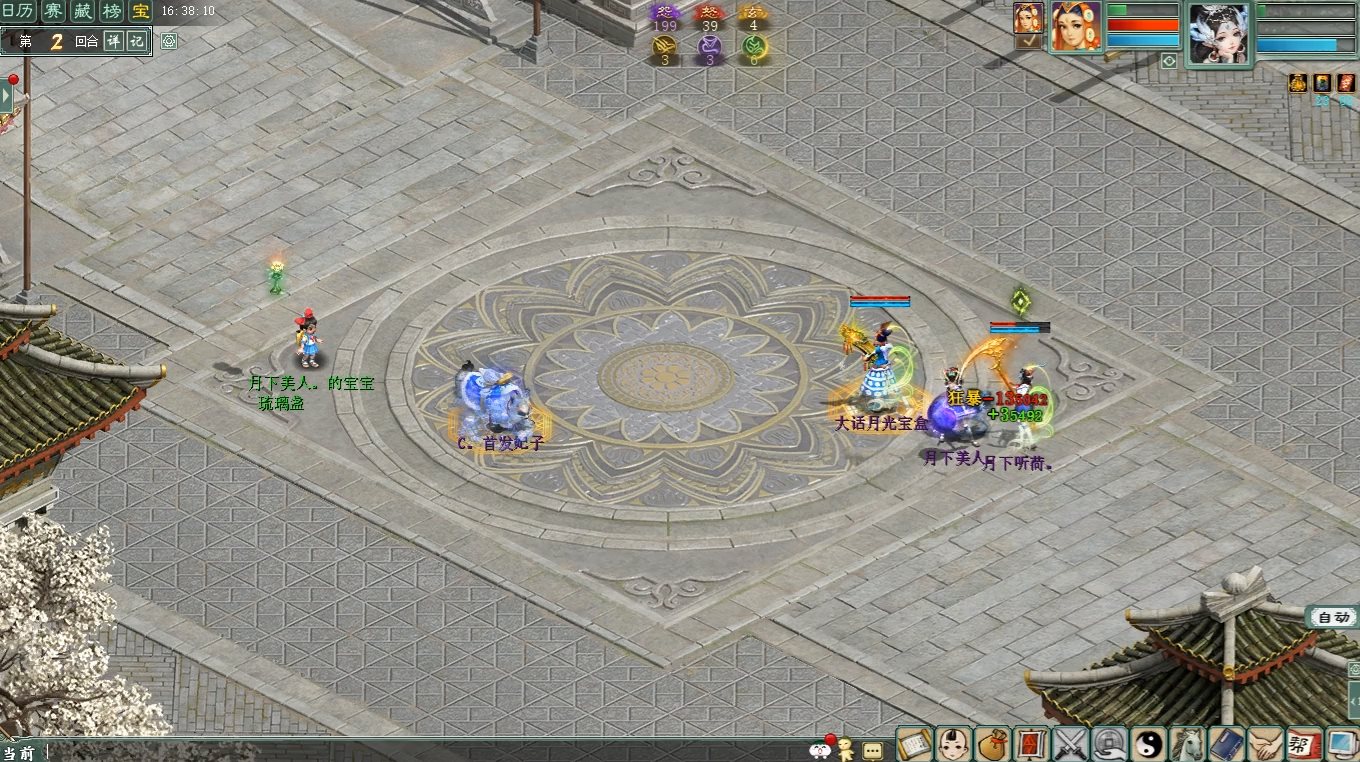Open the character face icon
1360x762 pixels.
[x=954, y=744]
